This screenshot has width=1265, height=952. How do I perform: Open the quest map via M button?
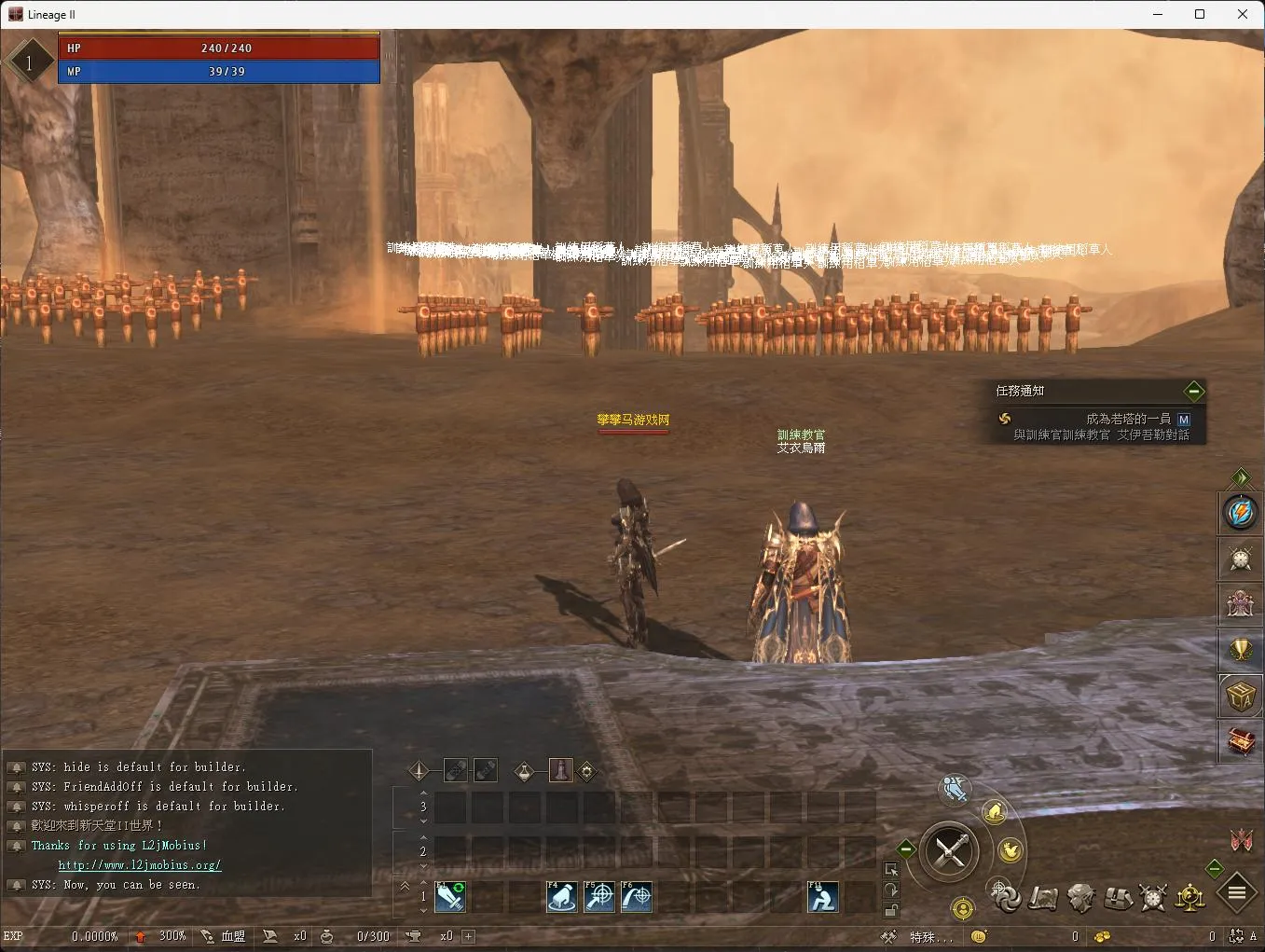(x=1184, y=420)
